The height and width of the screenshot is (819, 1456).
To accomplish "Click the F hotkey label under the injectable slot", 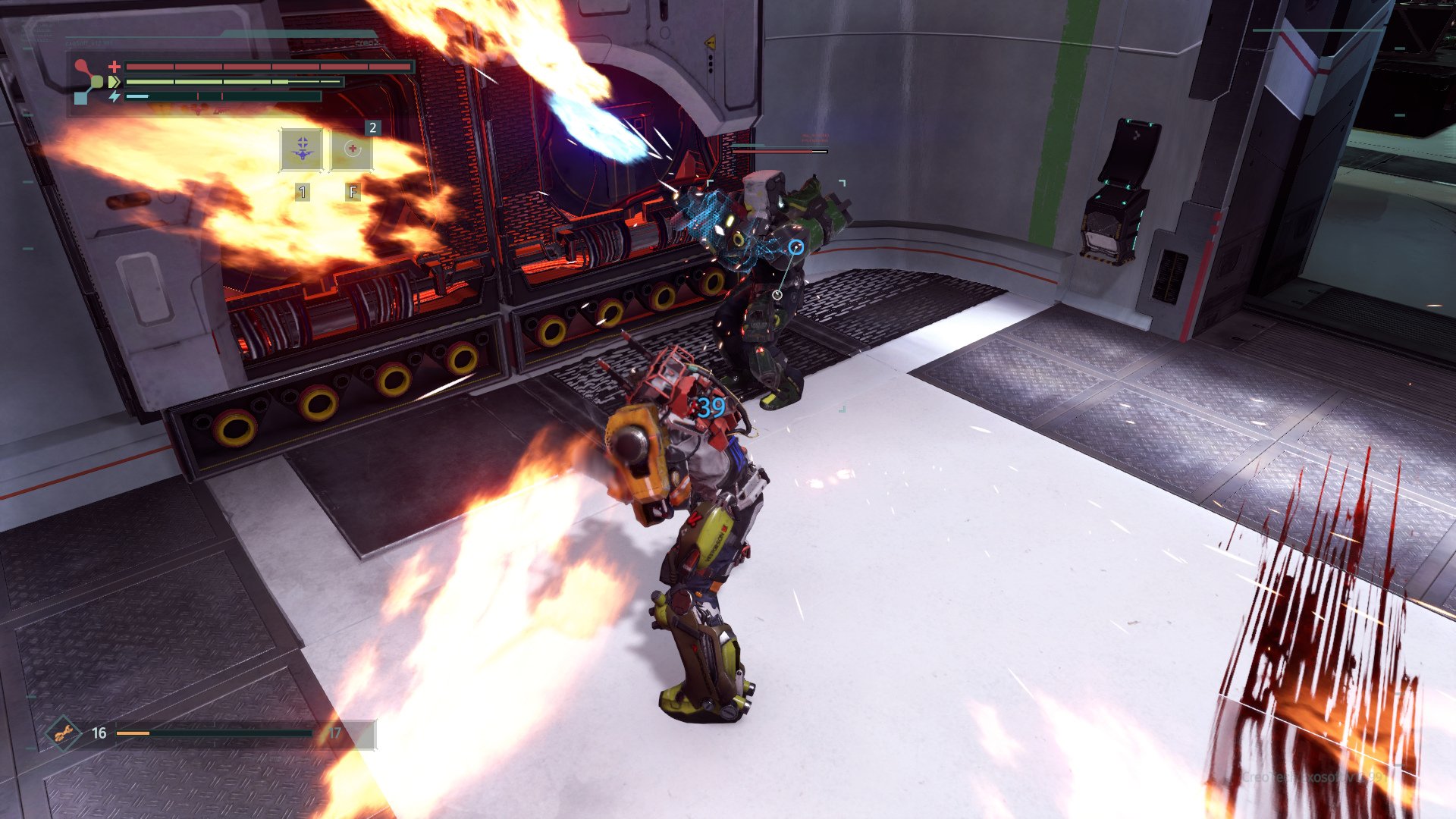I will pyautogui.click(x=353, y=191).
